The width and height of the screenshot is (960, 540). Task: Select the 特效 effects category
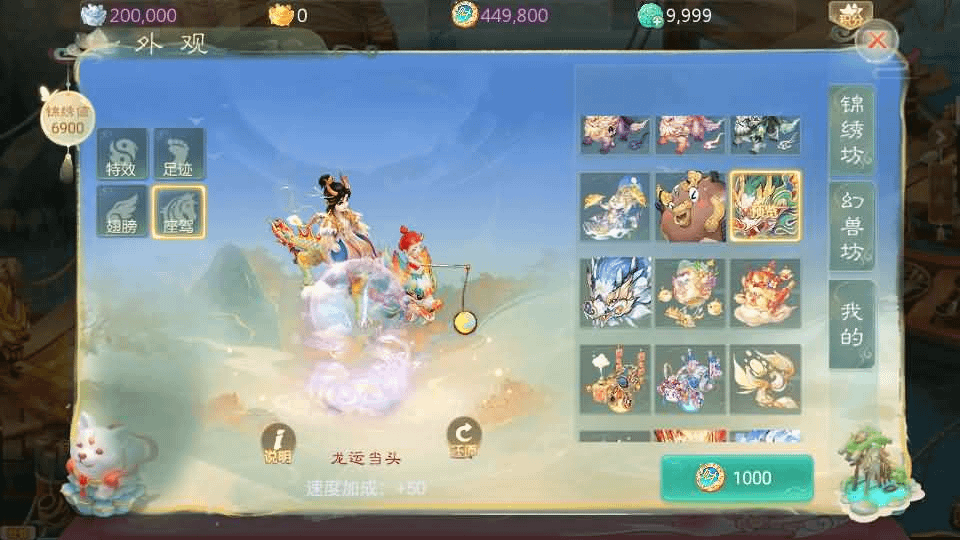[x=123, y=155]
